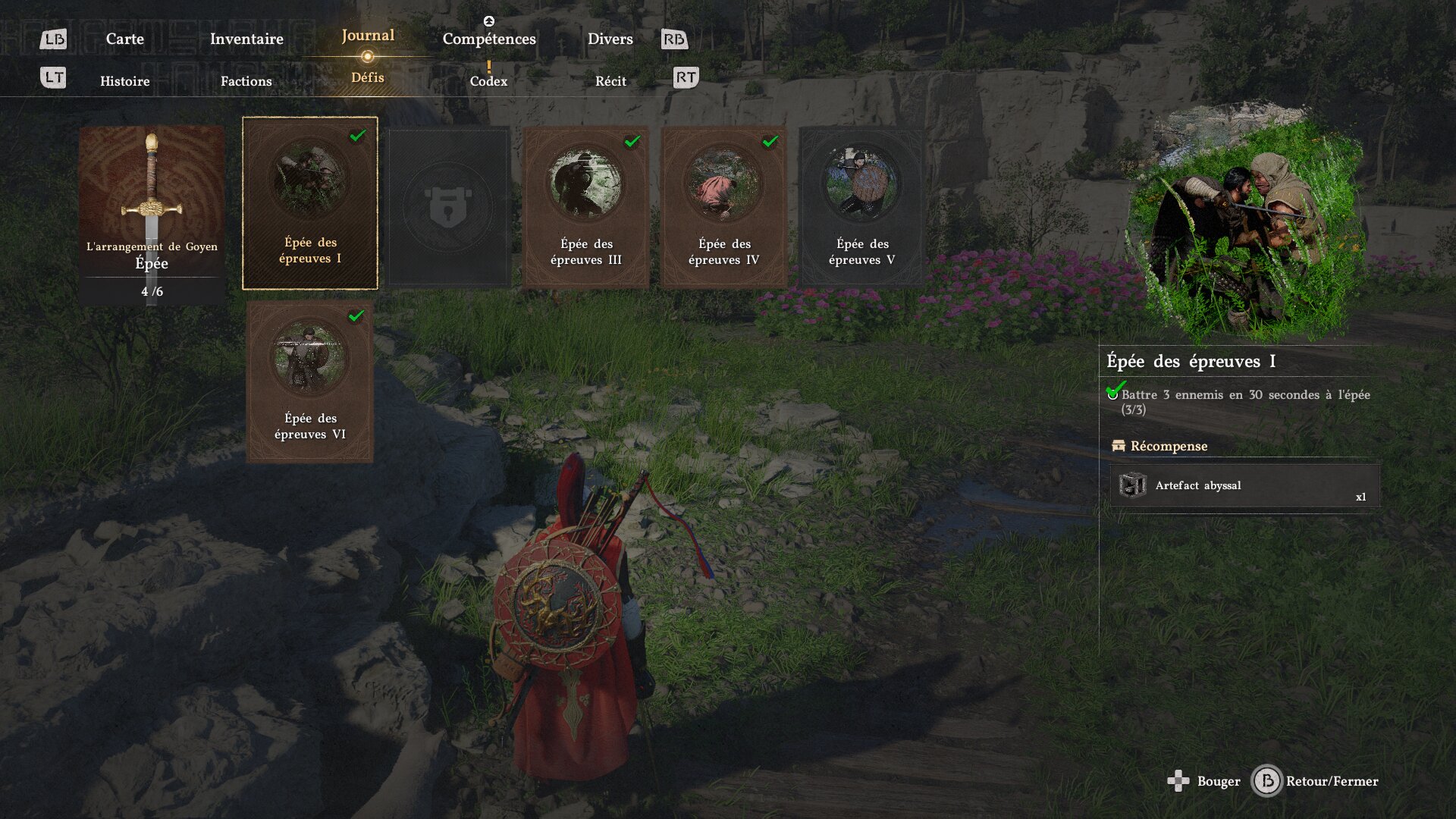Choose the Épée des épreuves V challenge
Screen dimensions: 1456x819
pos(862,206)
